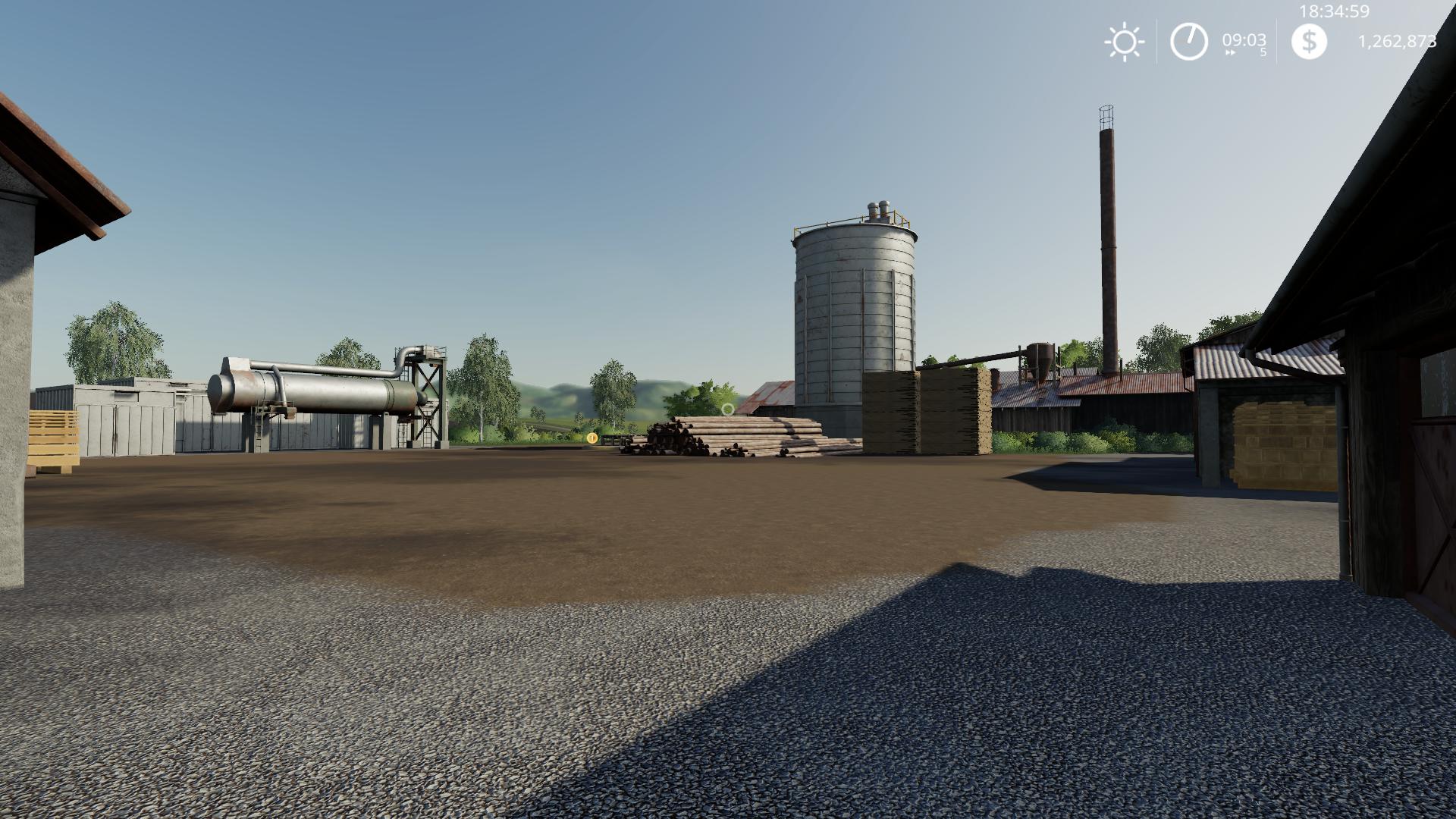Click the sun weather icon
The image size is (1456, 819).
pyautogui.click(x=1124, y=42)
